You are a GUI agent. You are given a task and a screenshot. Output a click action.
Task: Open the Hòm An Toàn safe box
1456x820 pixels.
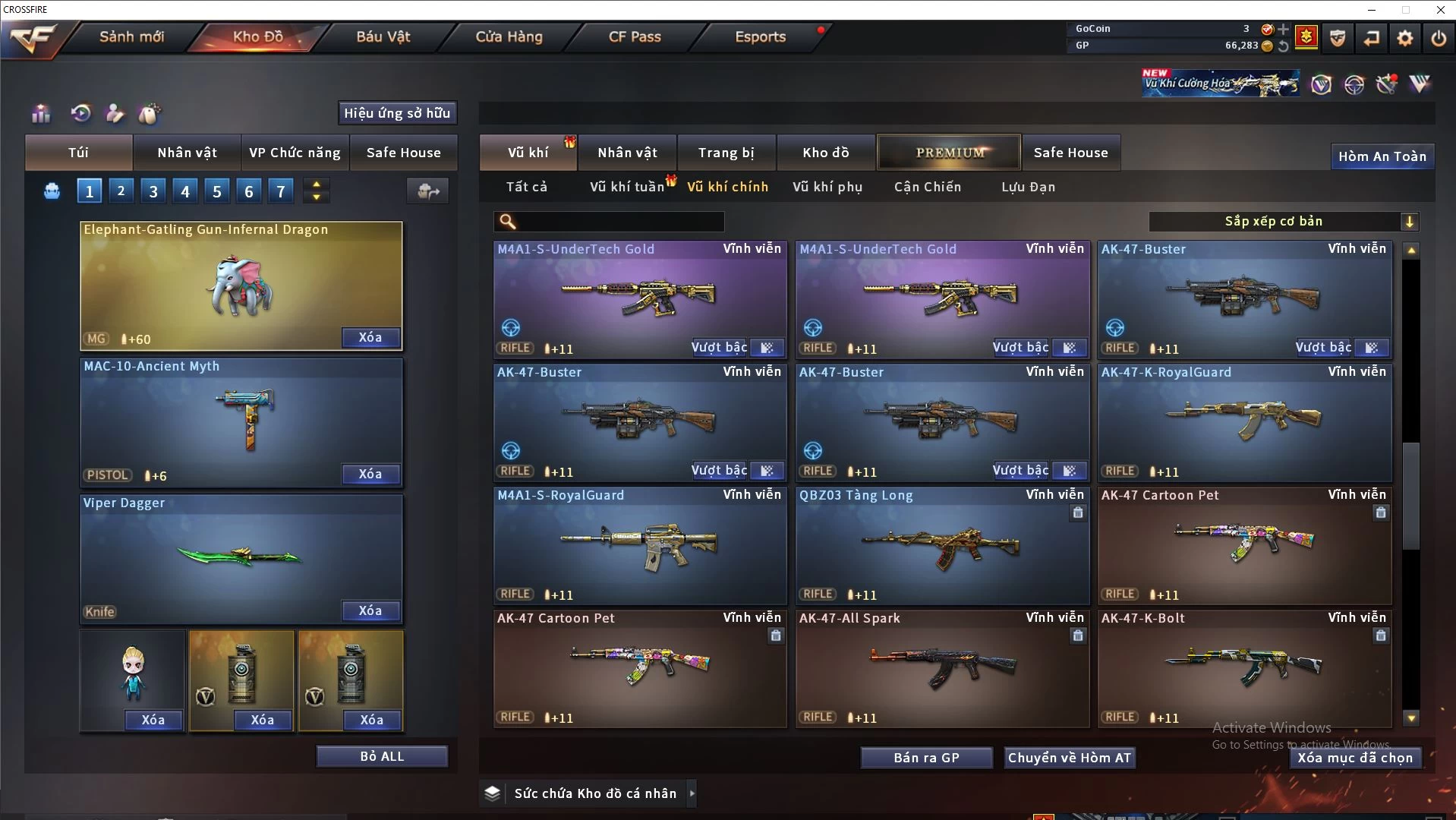point(1382,156)
